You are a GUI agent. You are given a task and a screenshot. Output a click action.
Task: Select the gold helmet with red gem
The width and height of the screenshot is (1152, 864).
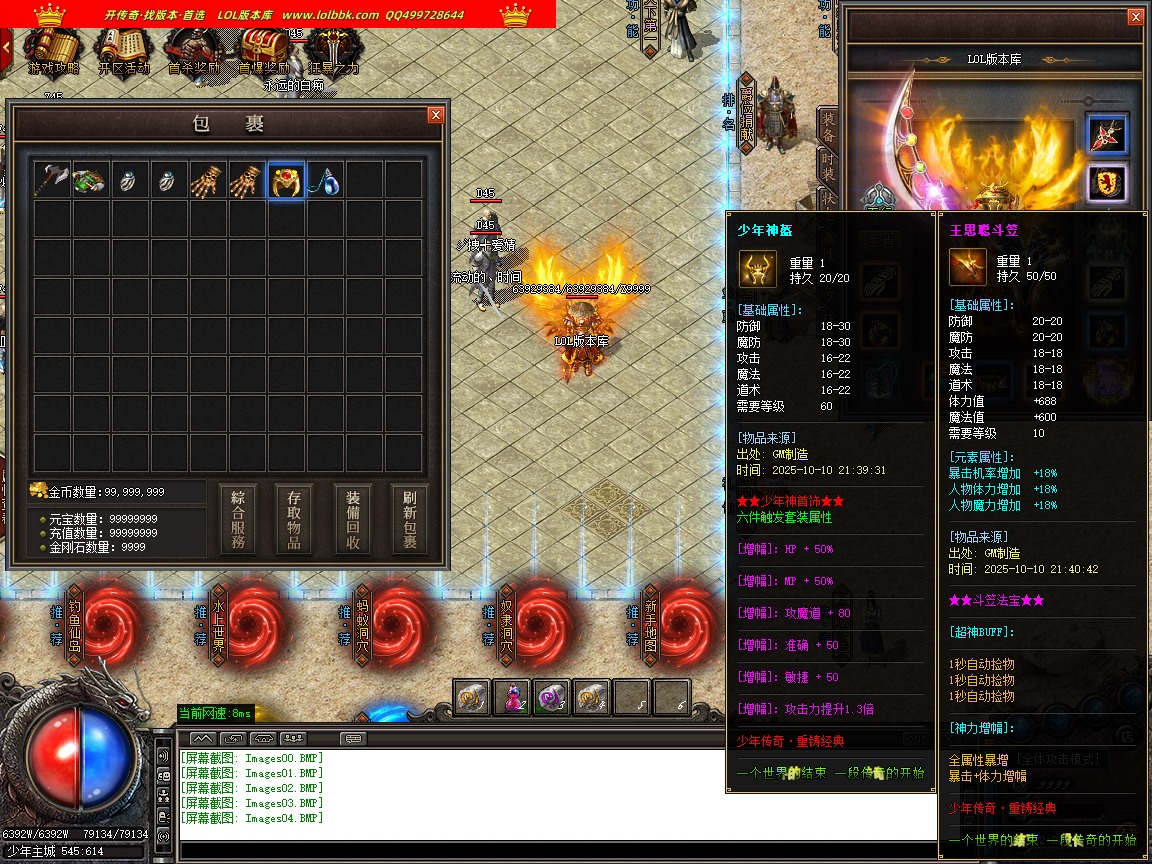coord(286,180)
